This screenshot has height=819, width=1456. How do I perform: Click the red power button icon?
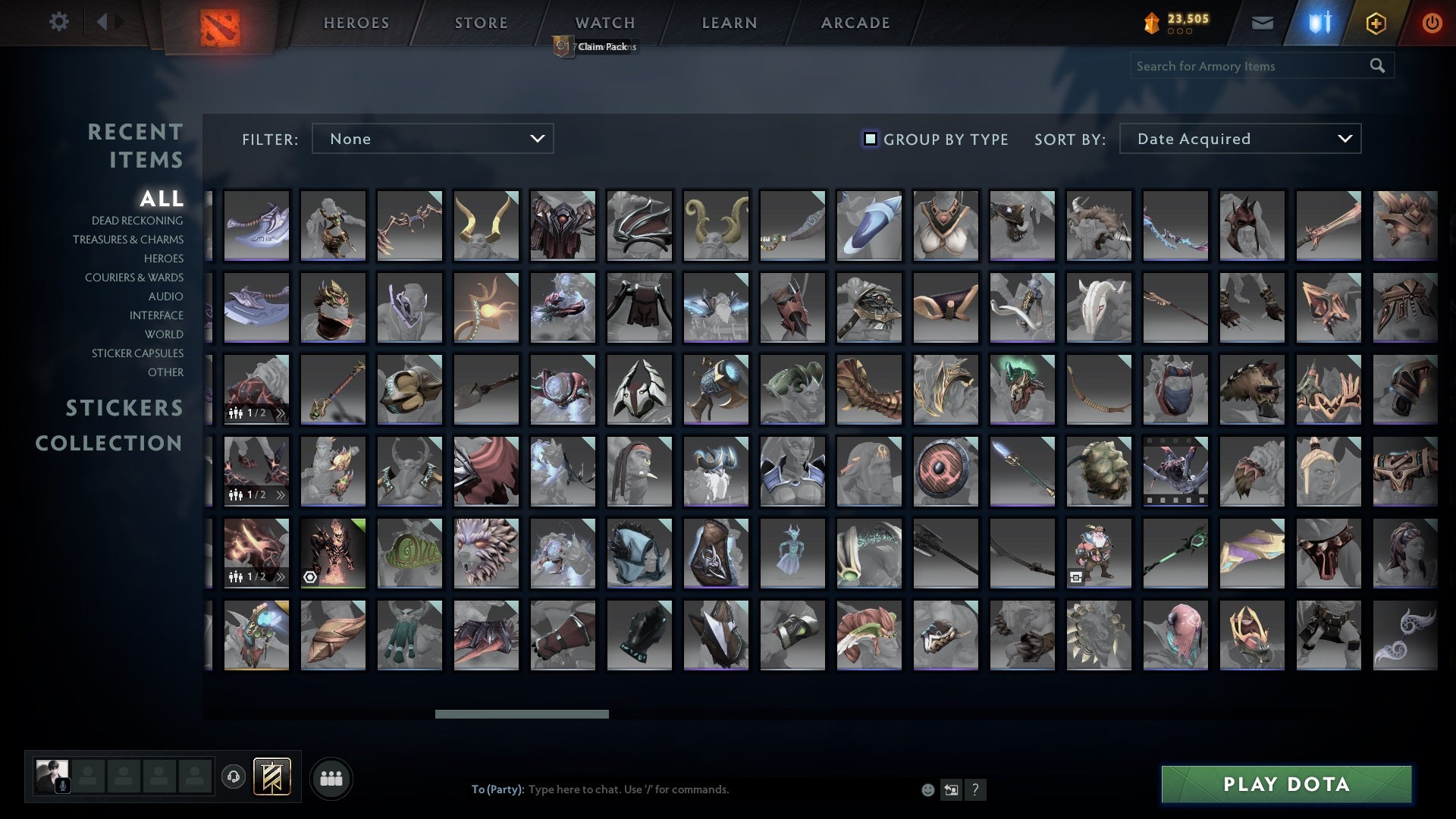(x=1432, y=23)
